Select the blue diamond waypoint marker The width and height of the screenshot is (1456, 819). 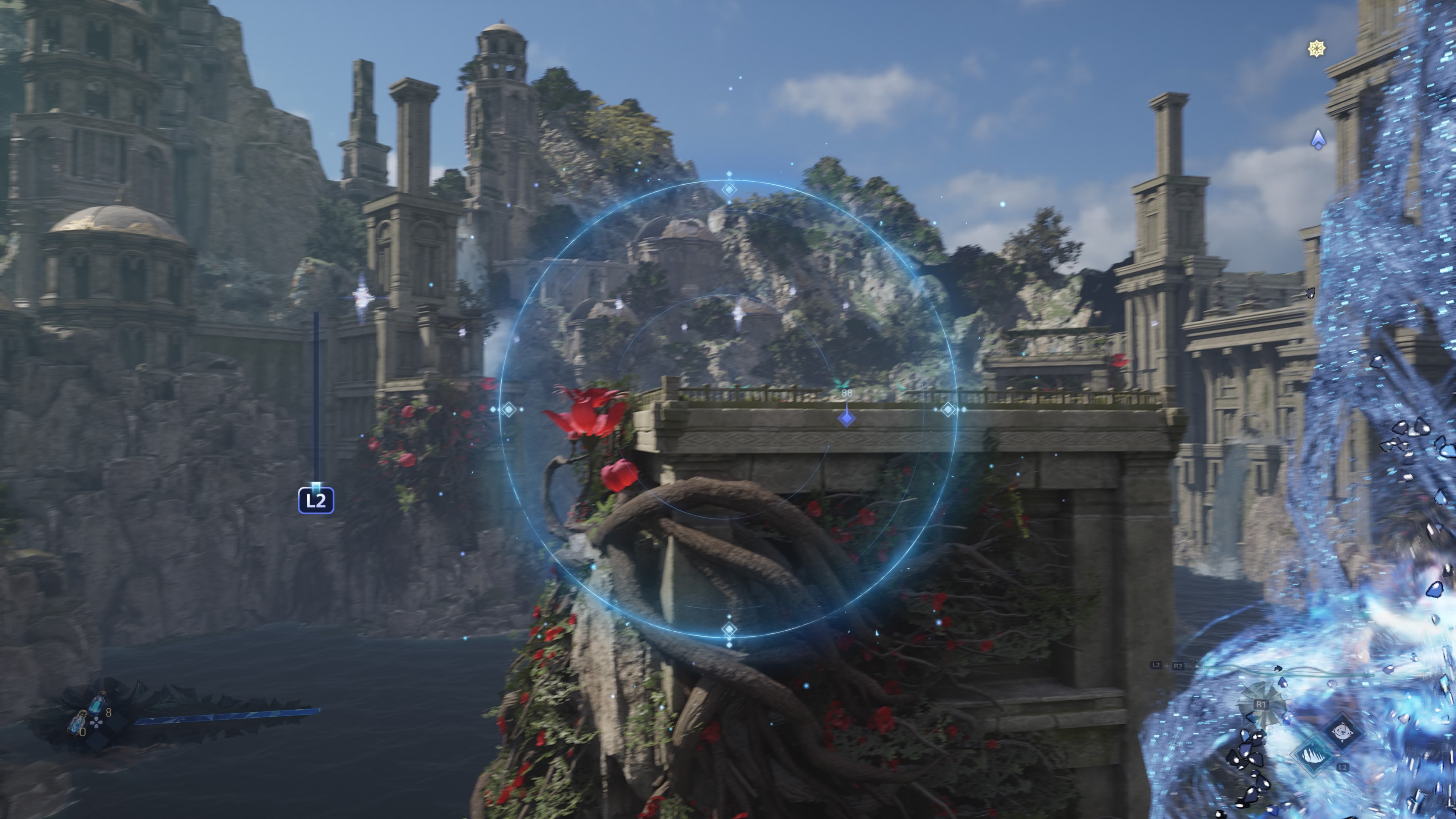click(846, 418)
